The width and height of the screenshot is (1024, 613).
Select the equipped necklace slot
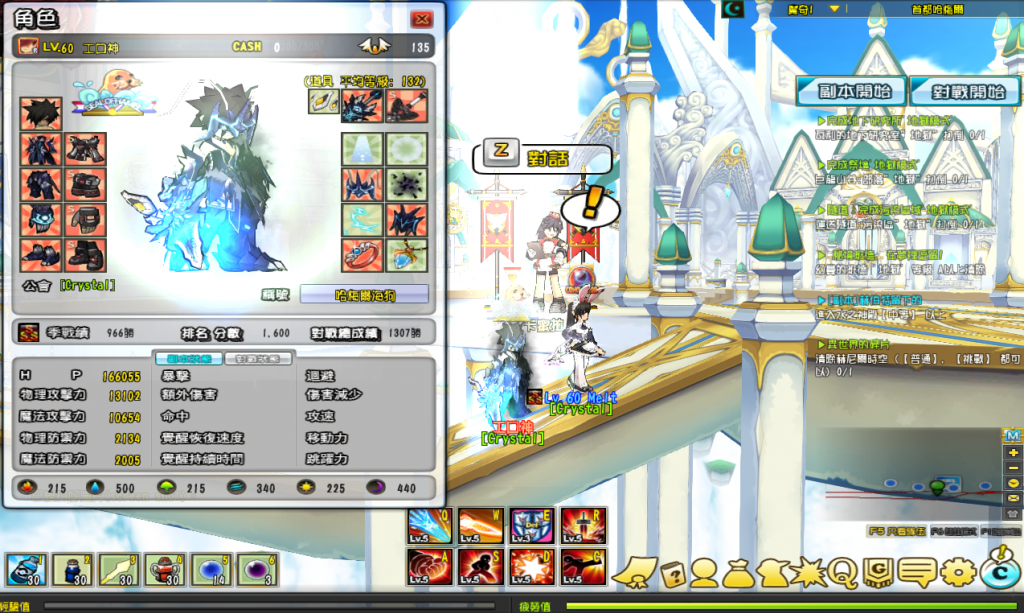407,254
